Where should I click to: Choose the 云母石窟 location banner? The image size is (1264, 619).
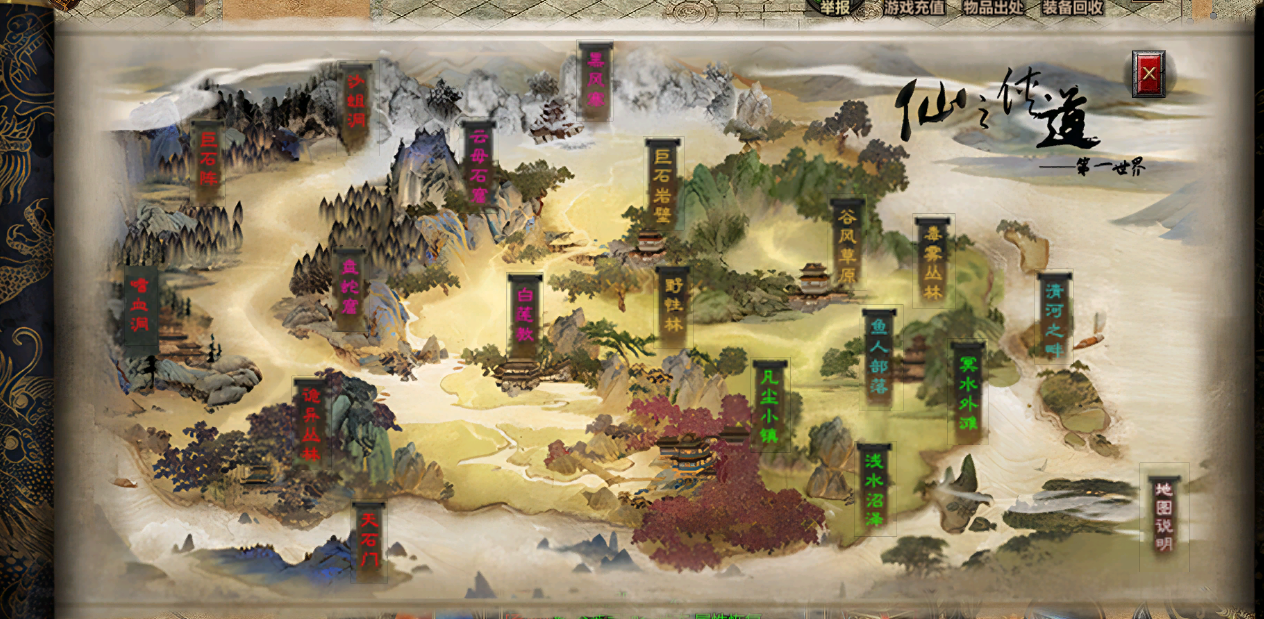click(x=479, y=166)
